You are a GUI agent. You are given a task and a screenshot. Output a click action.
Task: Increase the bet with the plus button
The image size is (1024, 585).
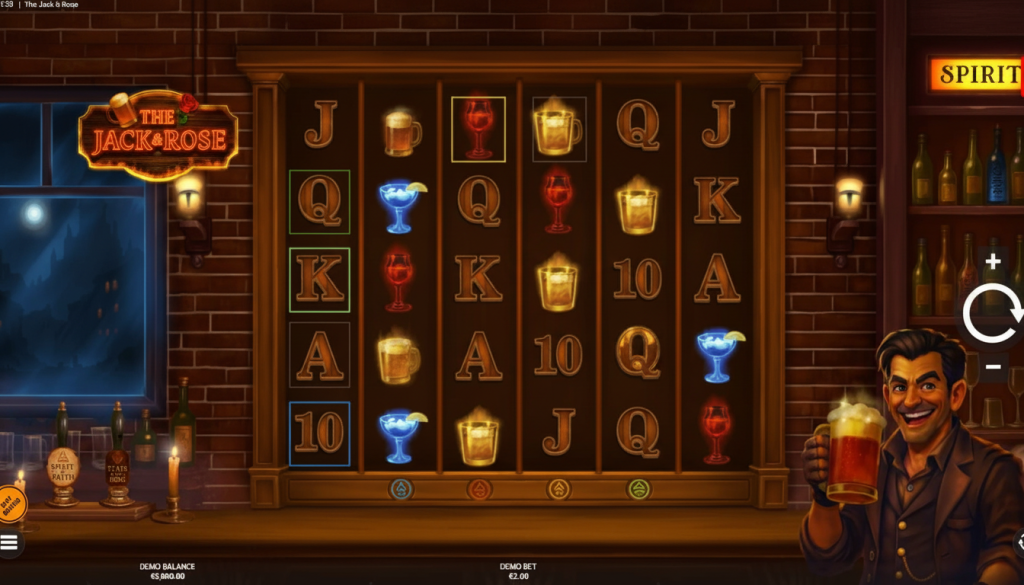tap(993, 262)
